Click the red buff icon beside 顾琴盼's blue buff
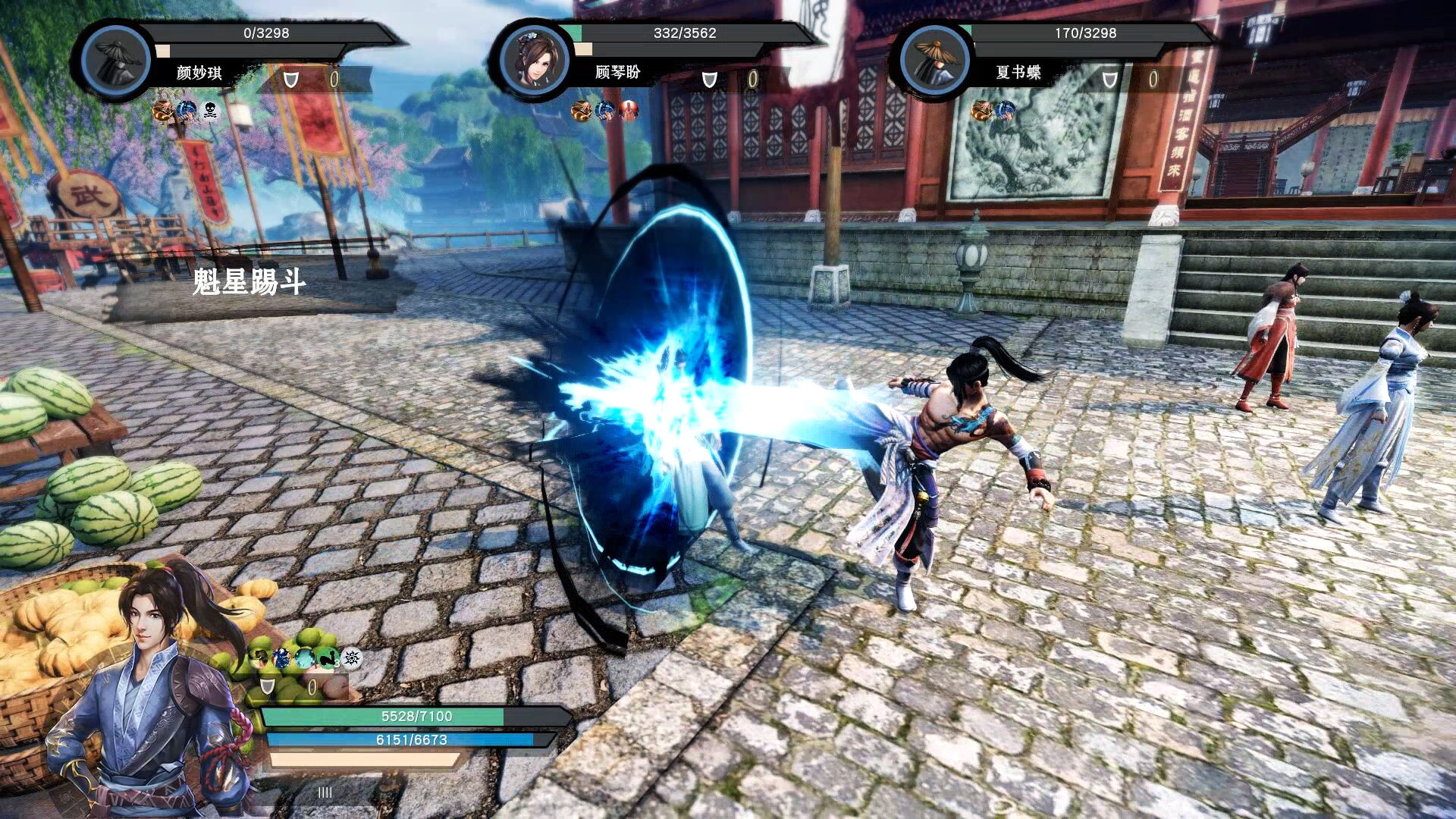Viewport: 1456px width, 819px height. 626,114
